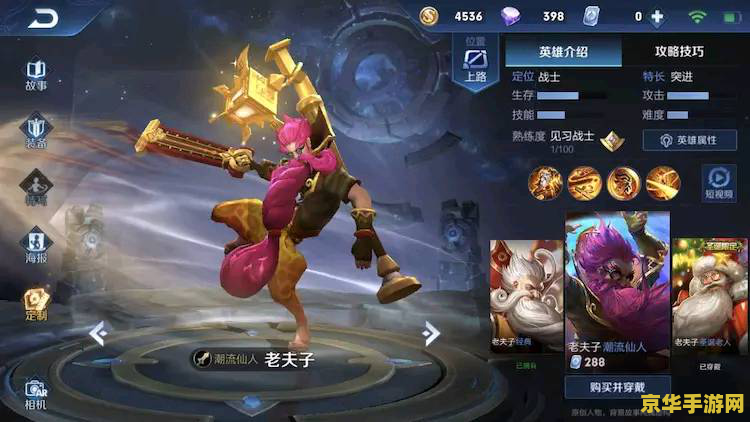Screen dimensions: 750x422
Task: Open the 英雄属性 hero attributes panel
Action: pos(703,140)
